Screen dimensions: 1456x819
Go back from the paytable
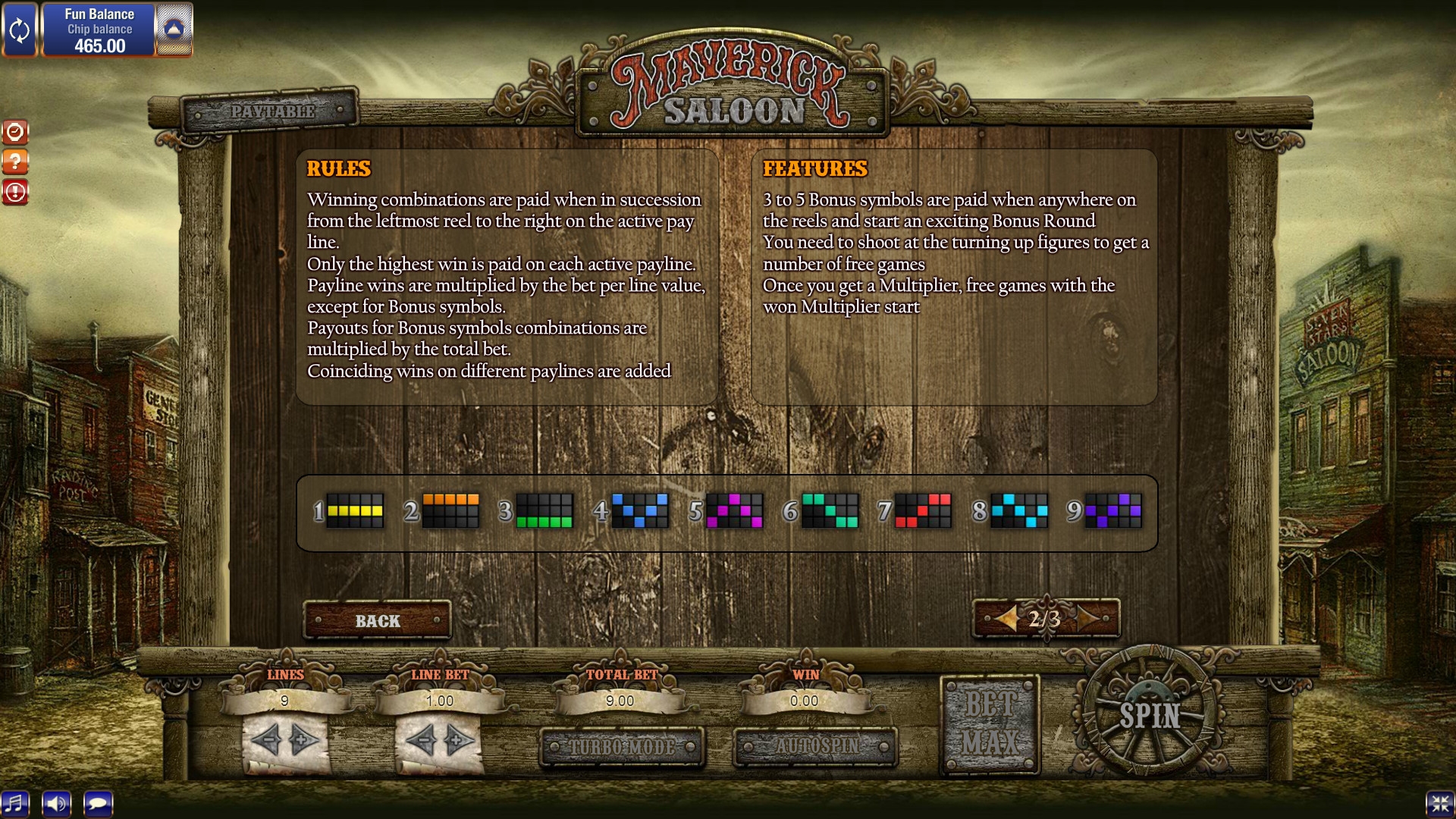pos(377,621)
